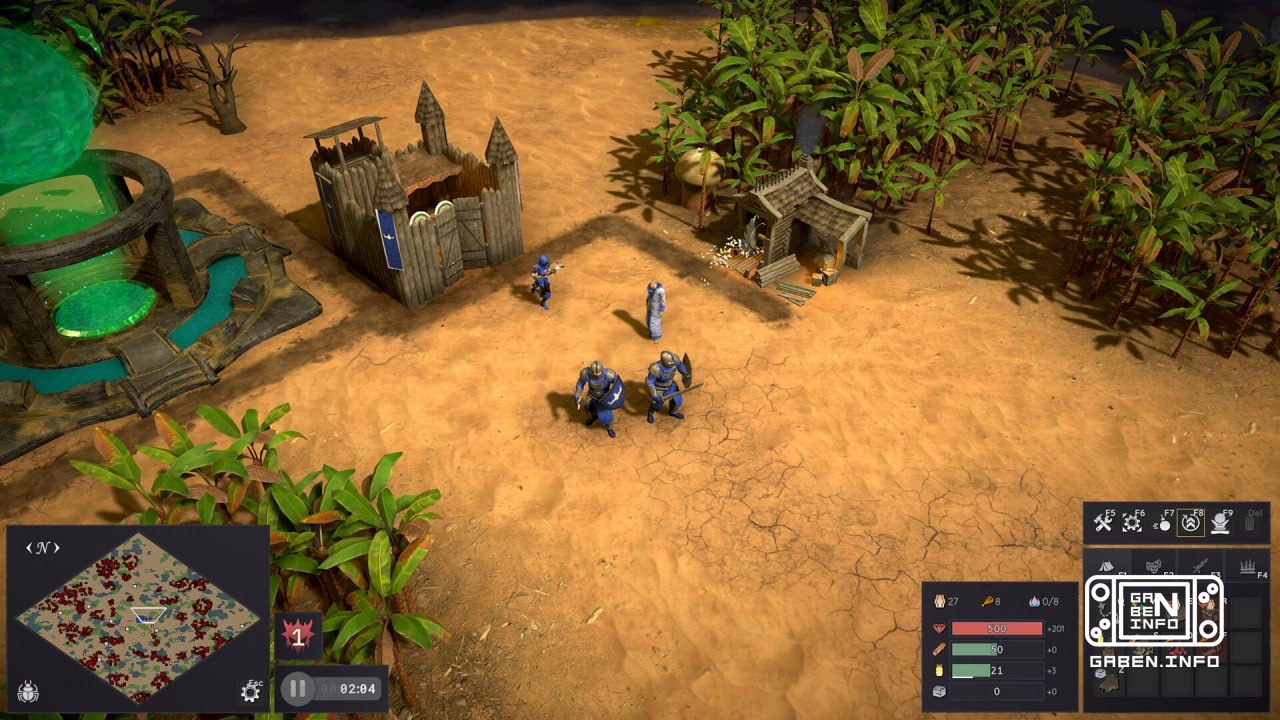Click the wood log resource icon
Viewport: 1280px width, 720px height.
(939, 649)
